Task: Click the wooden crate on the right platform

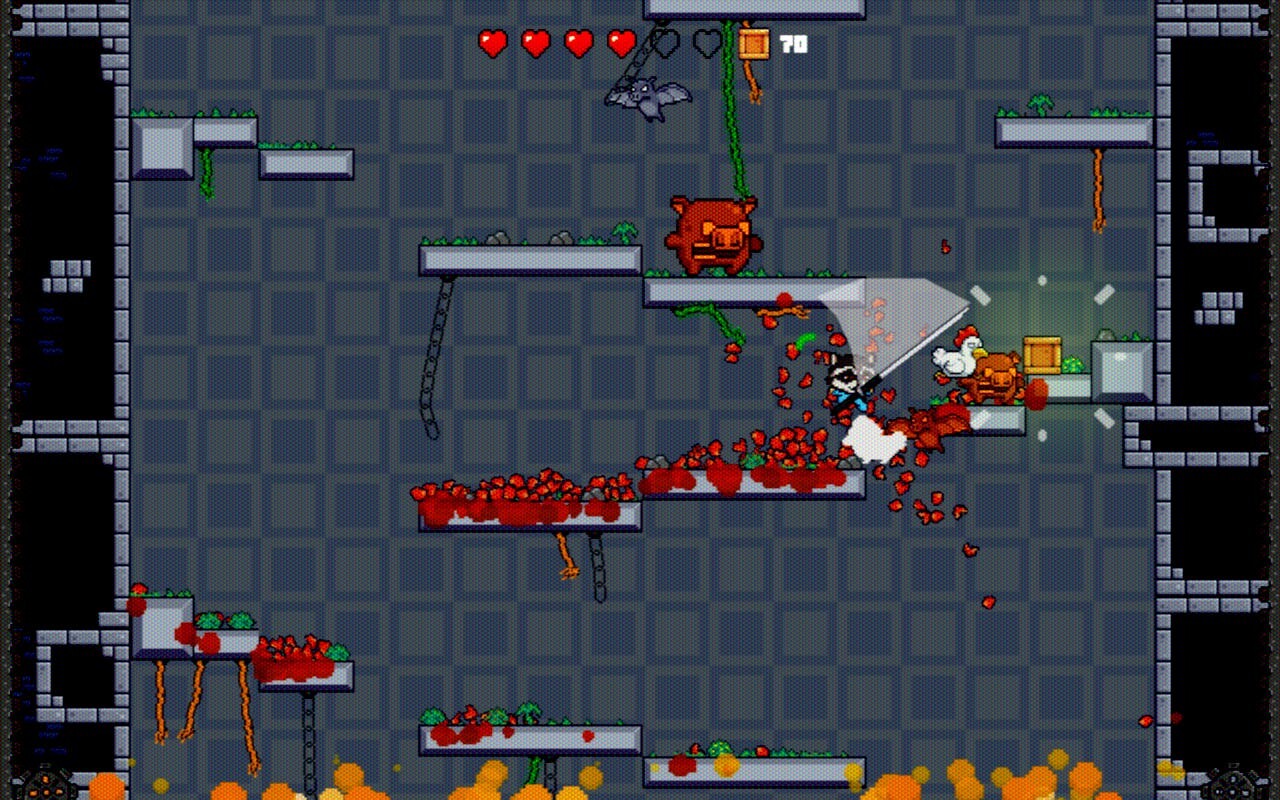Action: click(1042, 355)
